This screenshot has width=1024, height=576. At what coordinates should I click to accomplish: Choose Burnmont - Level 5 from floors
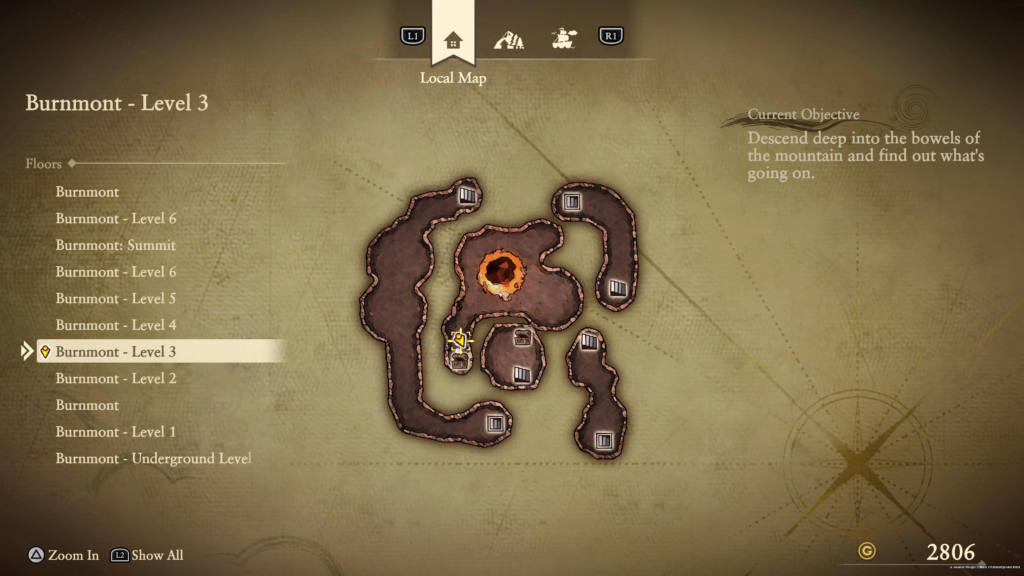coord(116,298)
